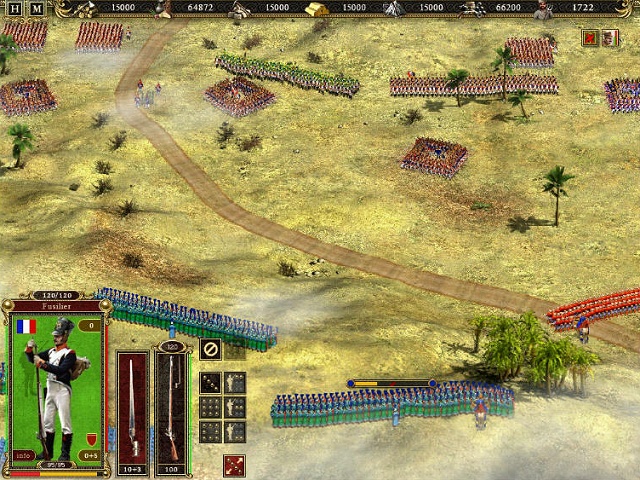The width and height of the screenshot is (640, 480).
Task: Click the Fusilier info button
Action: tap(23, 456)
